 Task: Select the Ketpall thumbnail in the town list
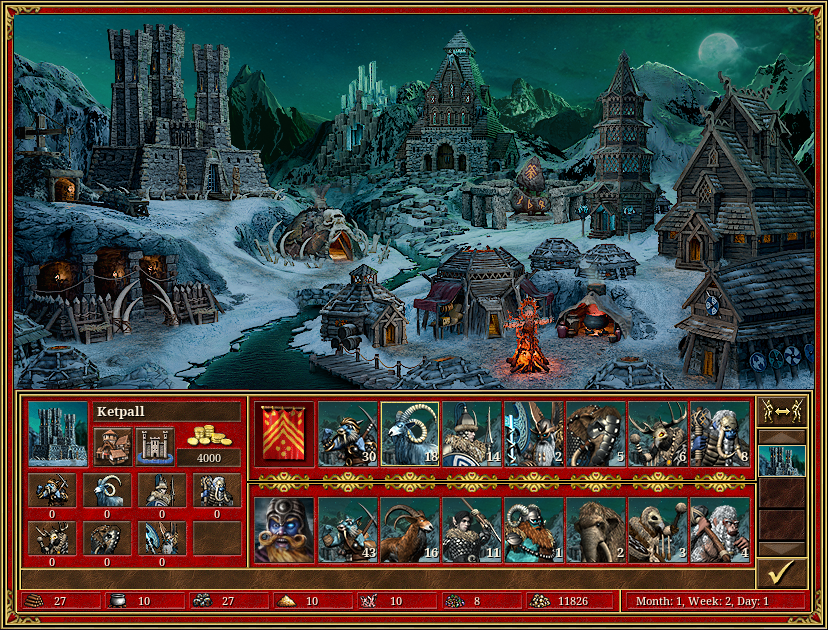(x=781, y=460)
